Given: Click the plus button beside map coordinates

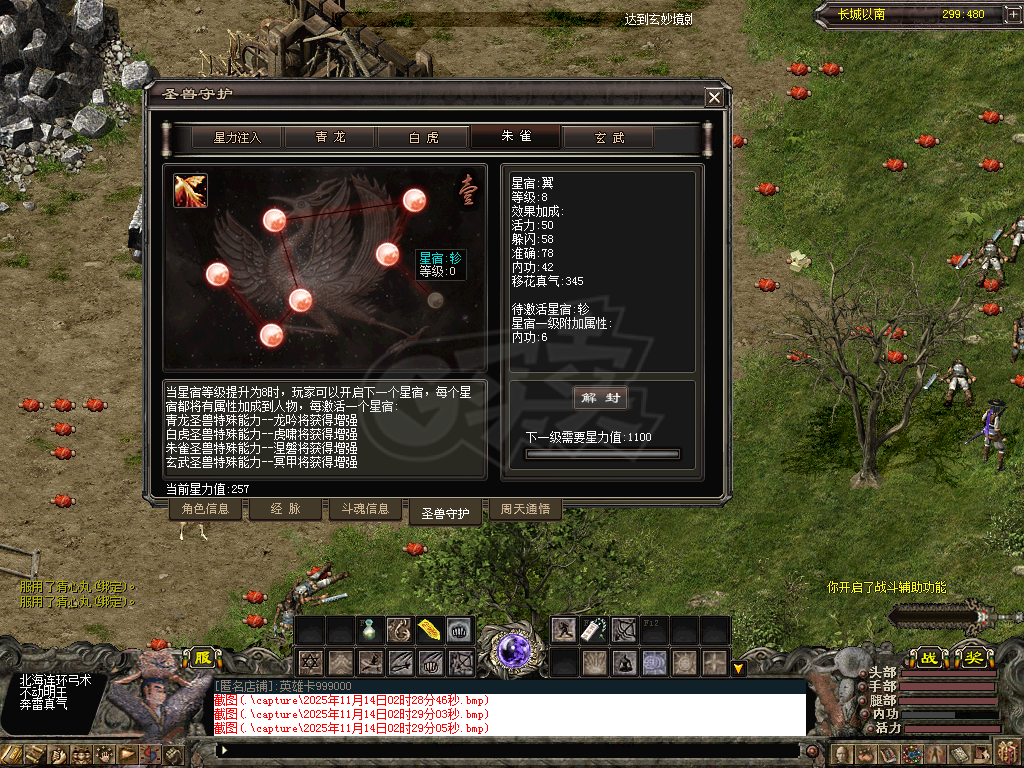Looking at the screenshot, I should point(1001,14).
